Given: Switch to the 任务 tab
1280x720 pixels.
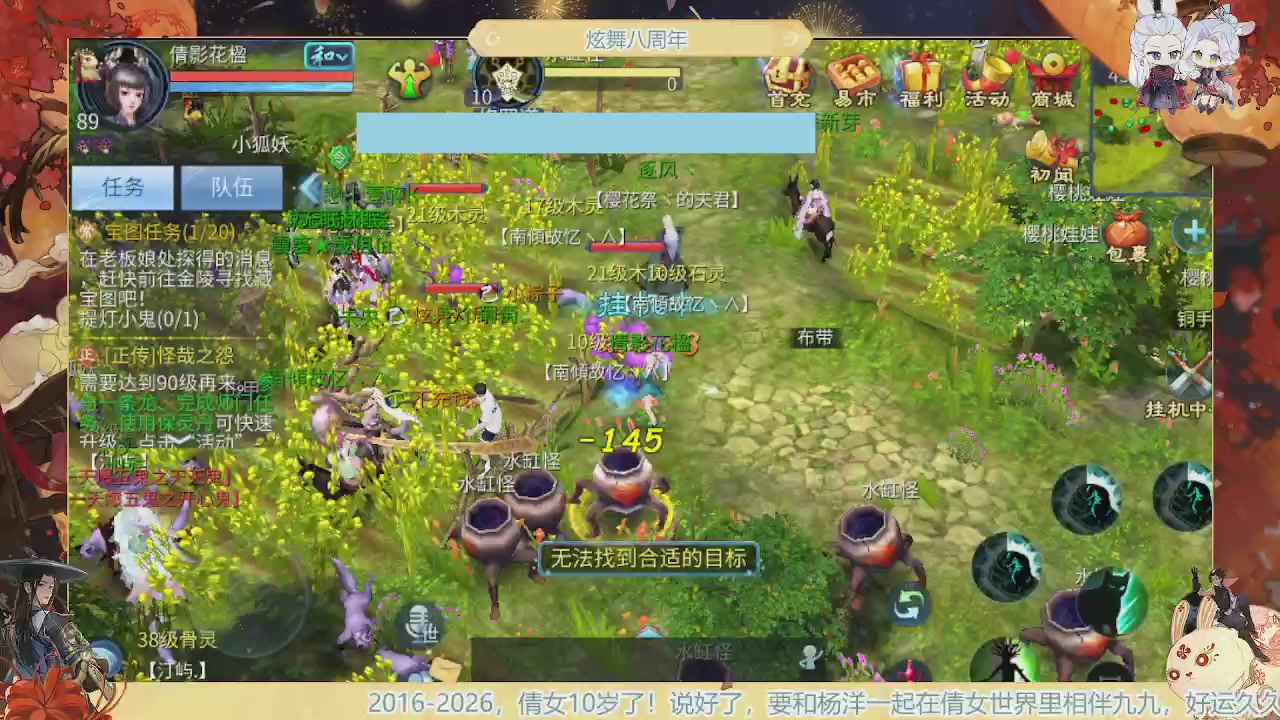Looking at the screenshot, I should coord(122,188).
